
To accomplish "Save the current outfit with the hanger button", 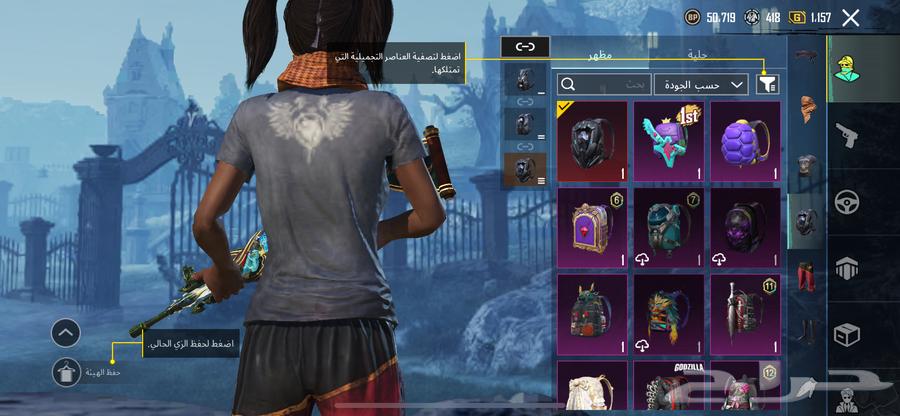I will pos(66,372).
